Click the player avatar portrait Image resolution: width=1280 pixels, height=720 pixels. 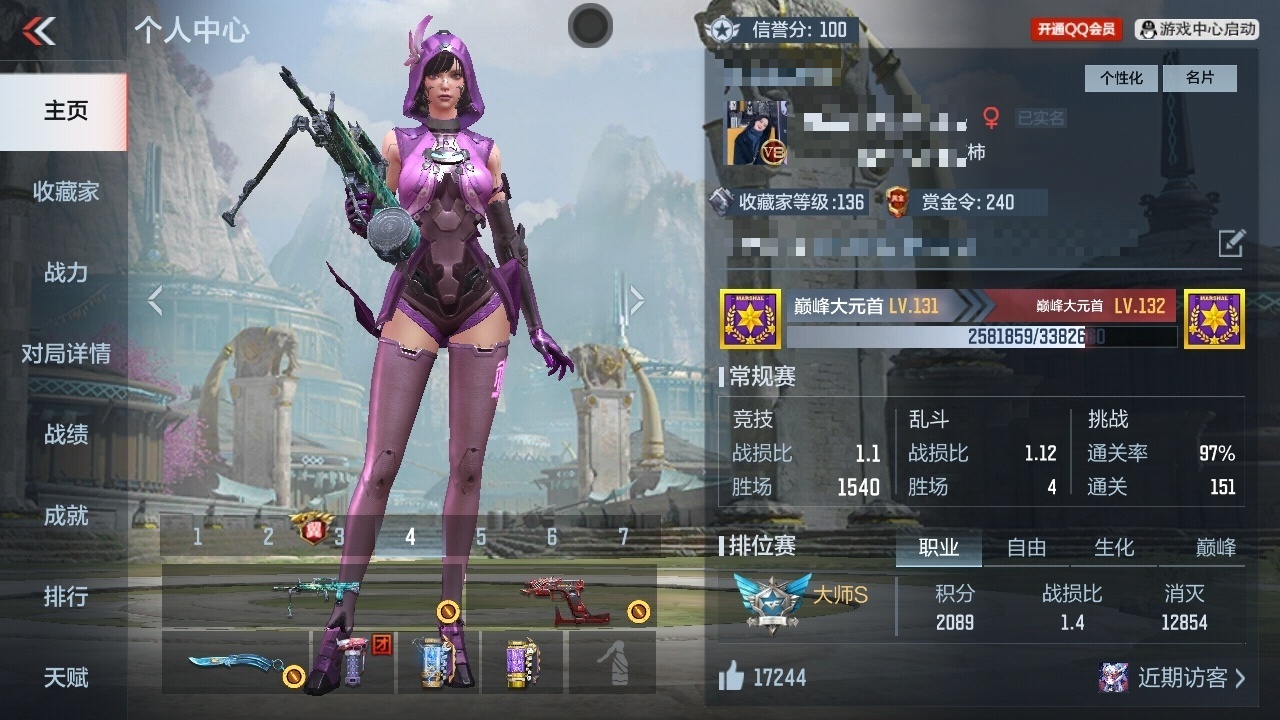click(x=755, y=133)
